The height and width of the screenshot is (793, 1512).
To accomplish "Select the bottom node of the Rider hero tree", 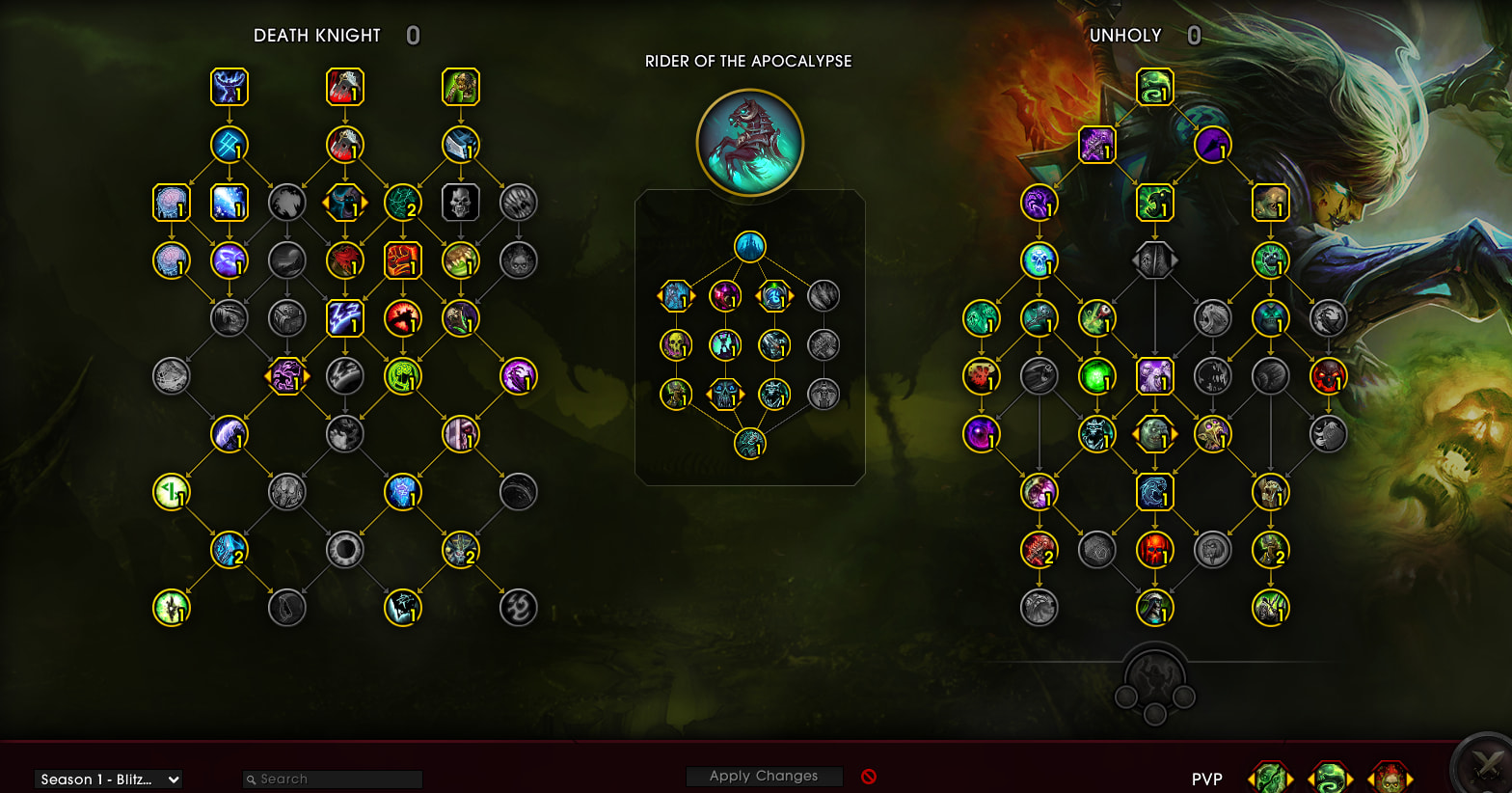I will tap(750, 444).
